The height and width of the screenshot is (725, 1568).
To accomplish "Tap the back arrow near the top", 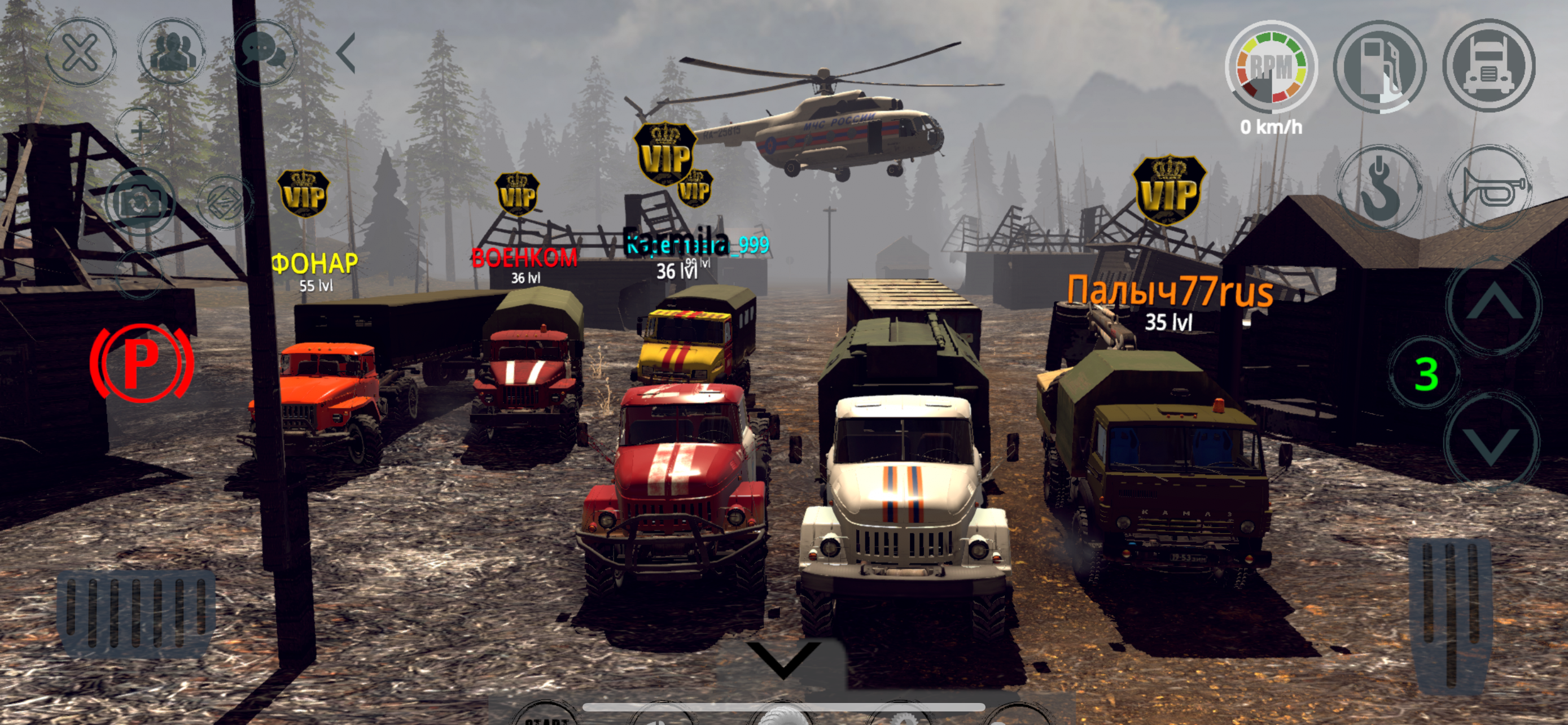I will coord(347,54).
